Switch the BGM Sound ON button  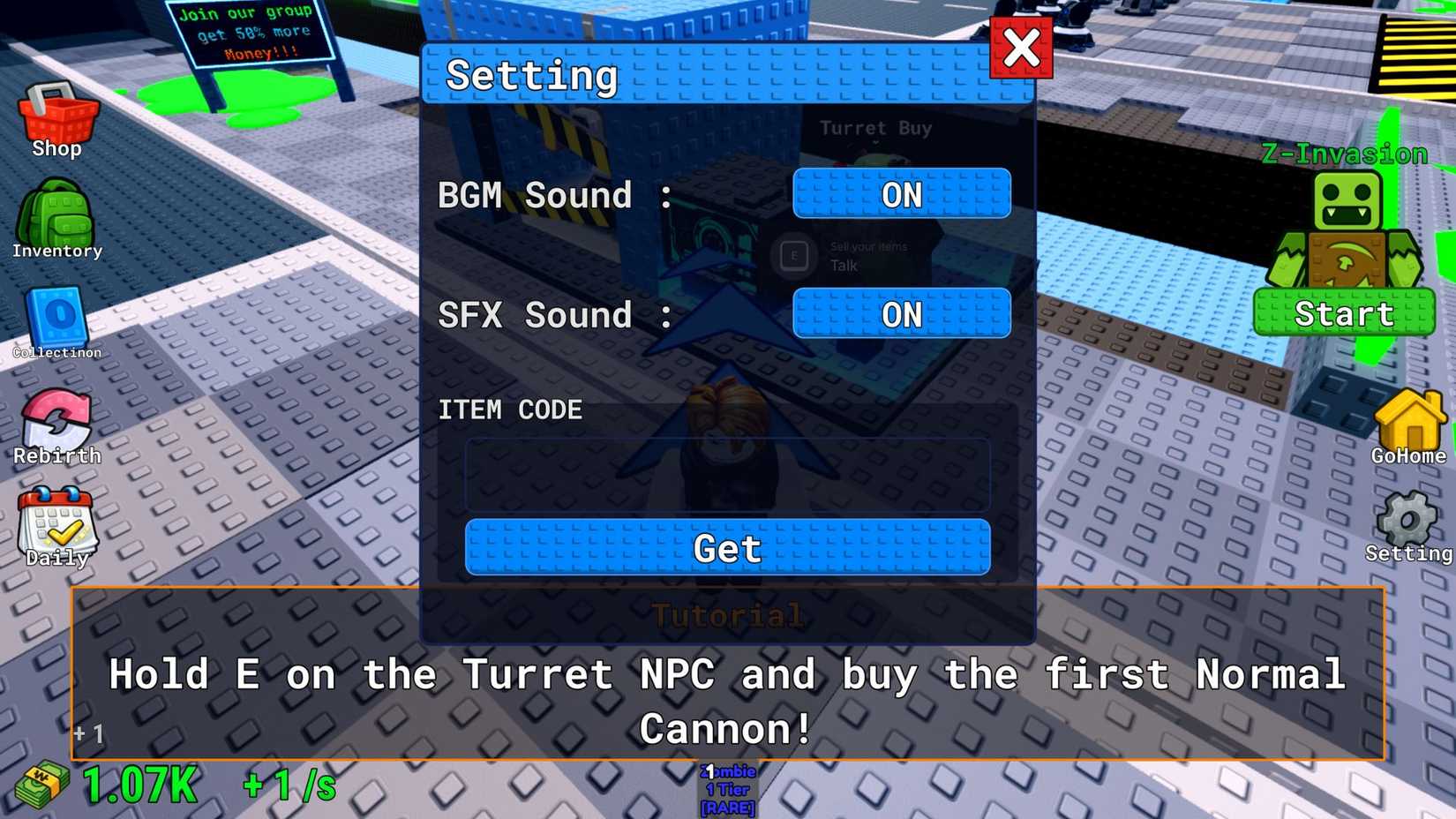[x=902, y=194]
